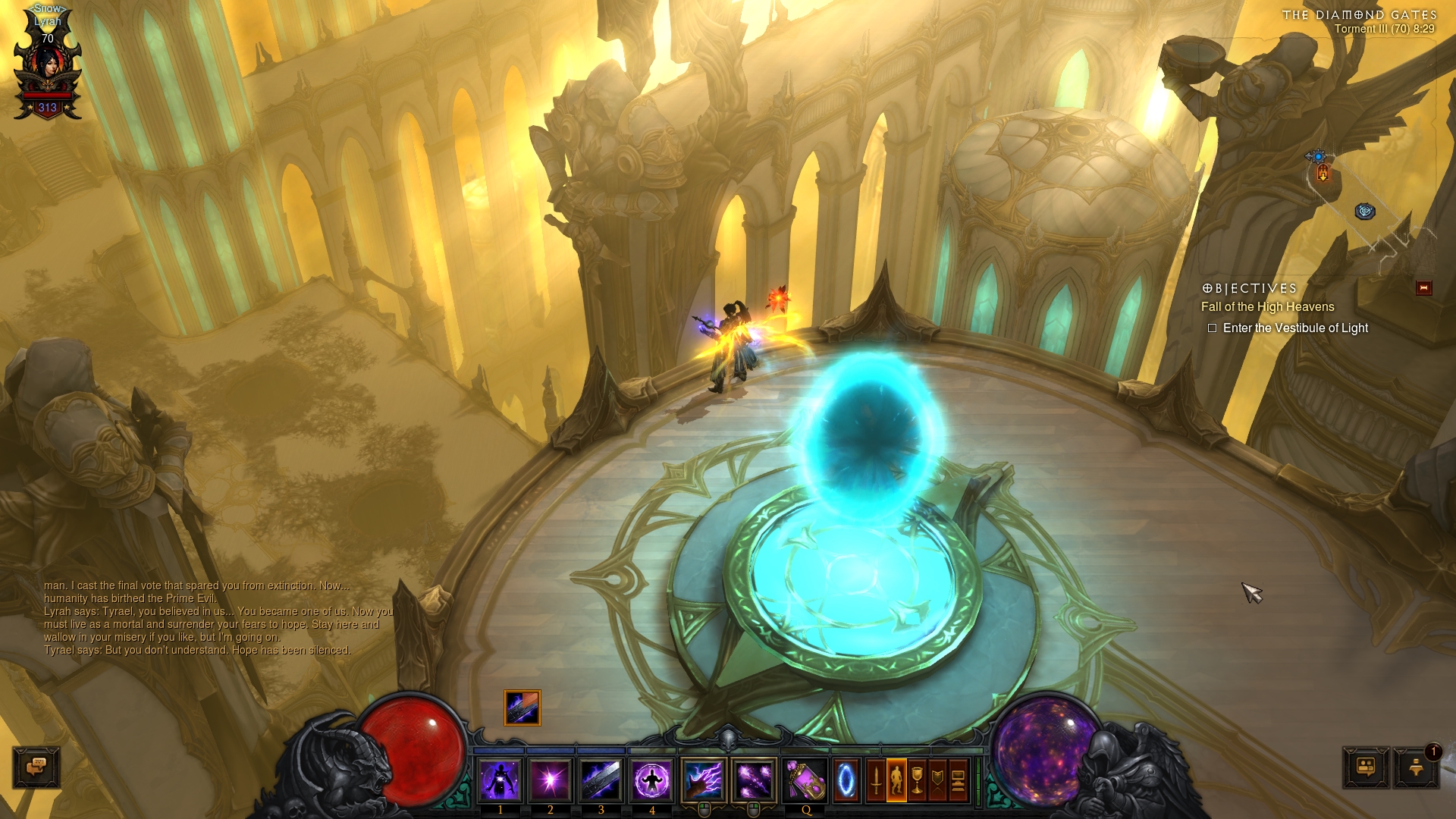Viewport: 1456px width, 819px height.
Task: Use the spectral blade skill in slot 3
Action: pos(601,780)
